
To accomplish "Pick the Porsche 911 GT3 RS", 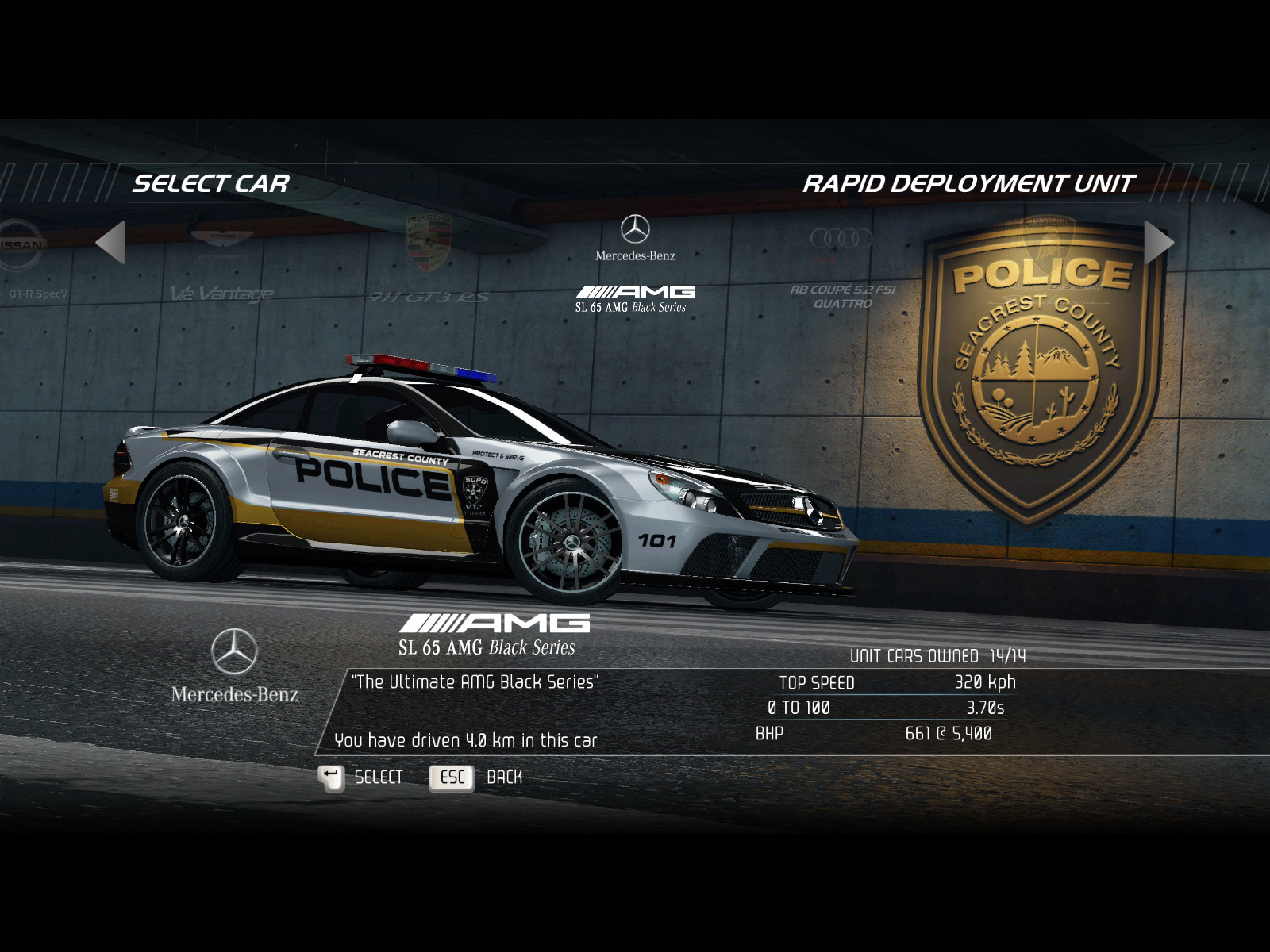I will 429,266.
